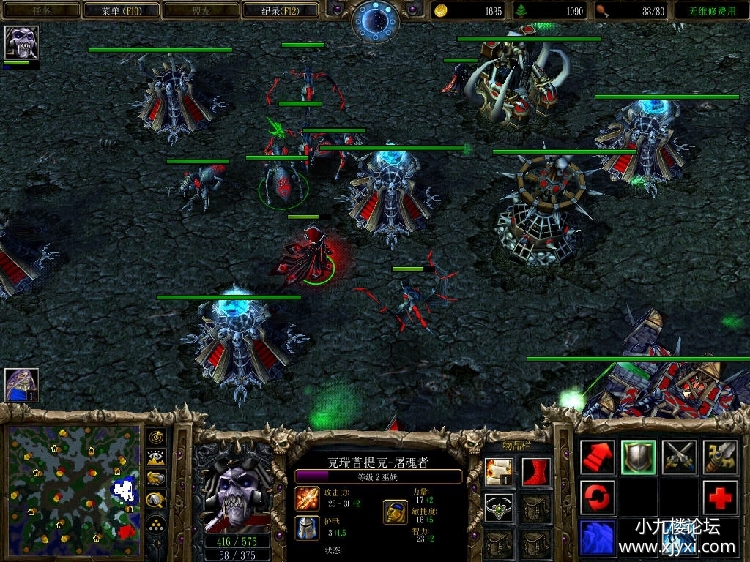The width and height of the screenshot is (750, 562).
Task: Activate the Stop command shield icon
Action: pos(638,457)
